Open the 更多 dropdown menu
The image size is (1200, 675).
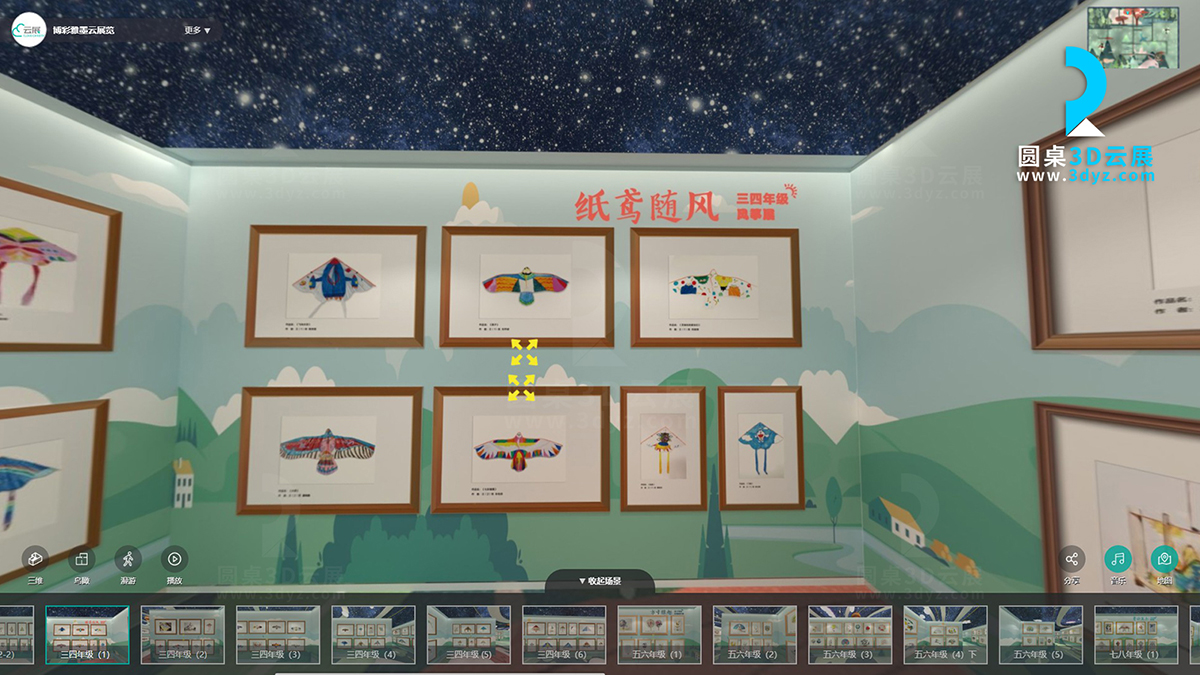[x=197, y=30]
